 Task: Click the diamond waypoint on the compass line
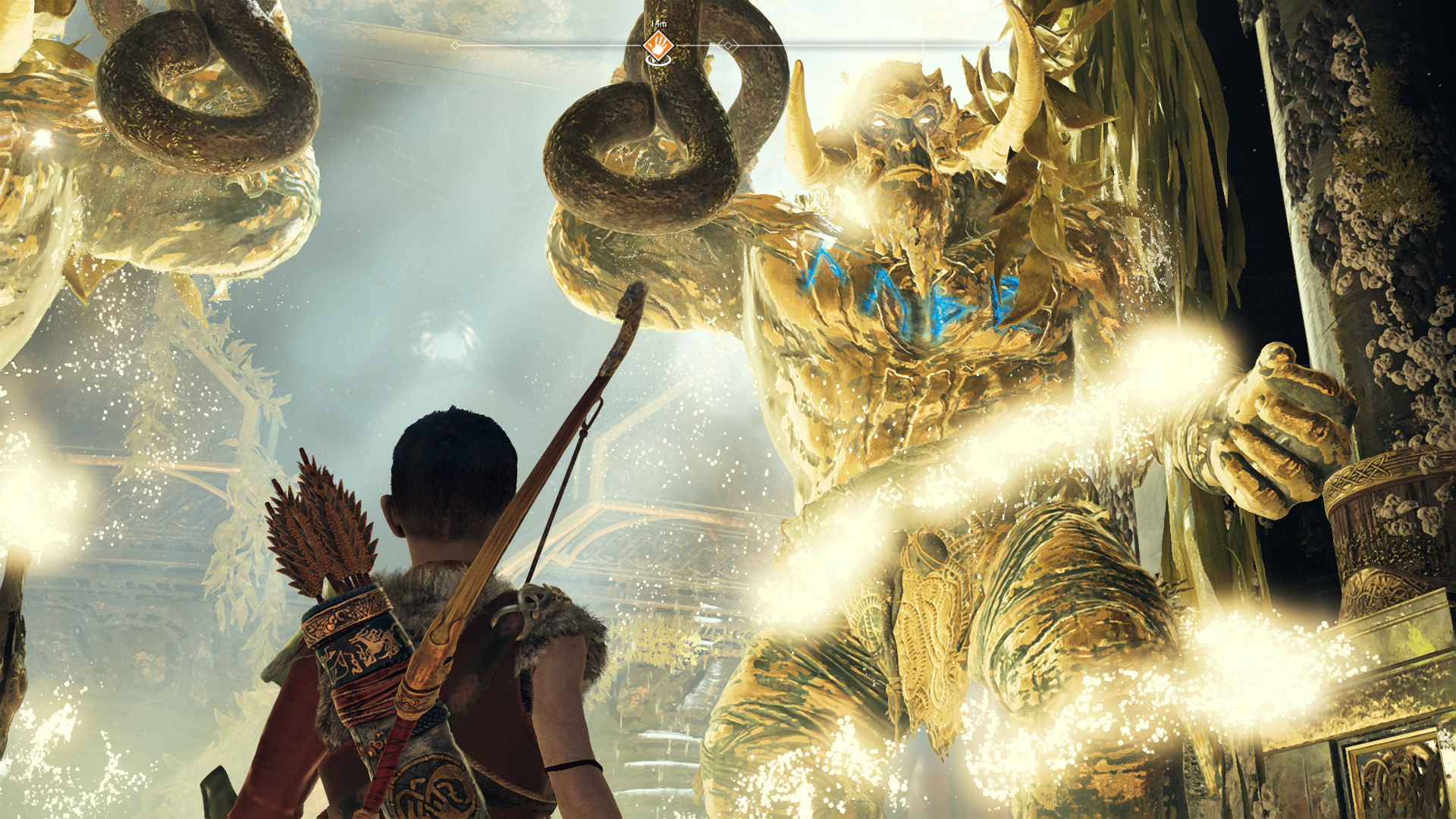(x=728, y=45)
